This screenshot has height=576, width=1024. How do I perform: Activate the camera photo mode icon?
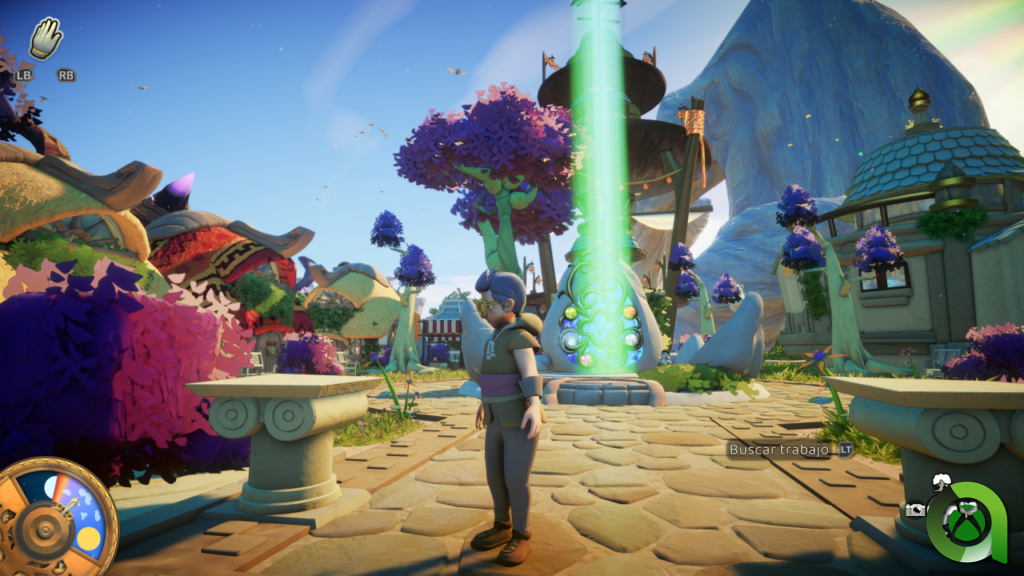915,509
